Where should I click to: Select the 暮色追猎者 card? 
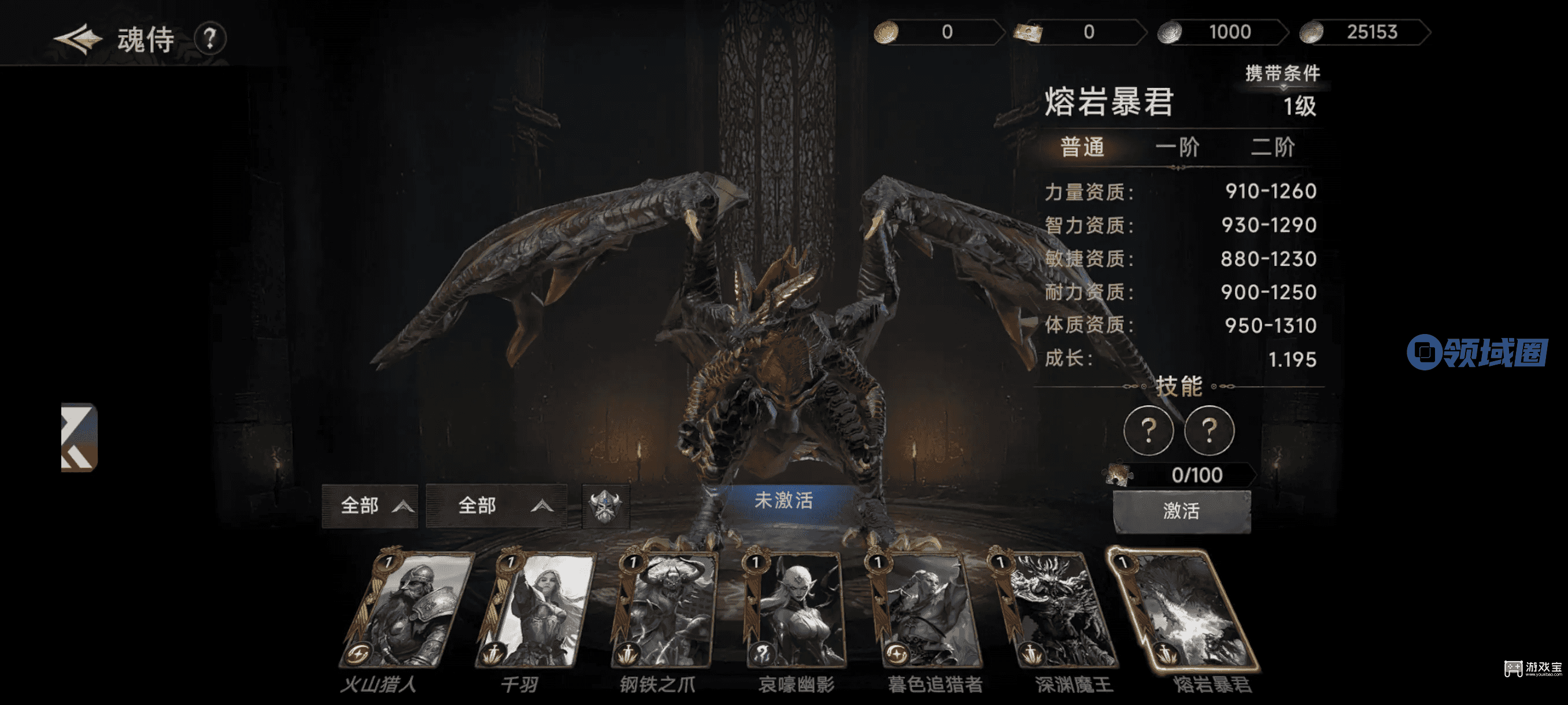(x=926, y=610)
